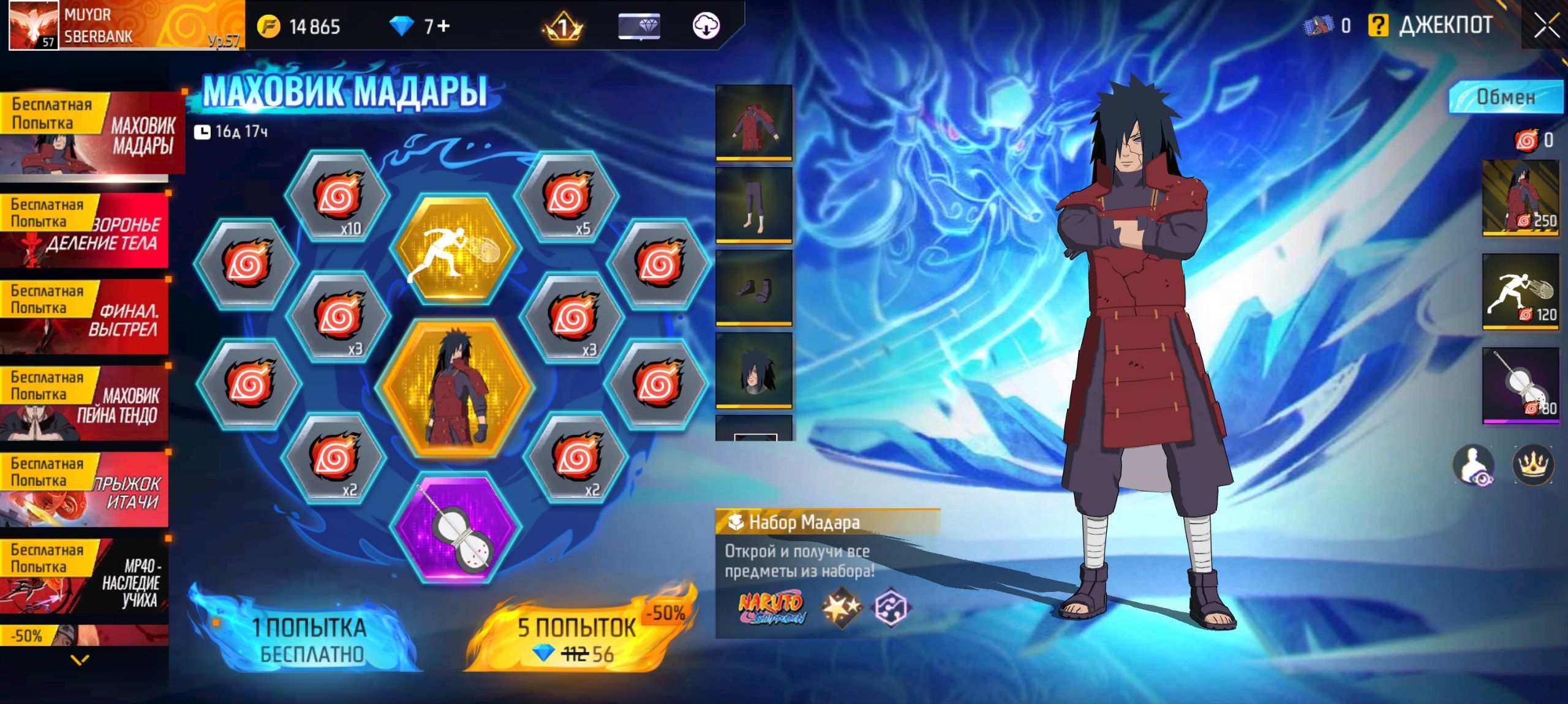This screenshot has width=1568, height=704.
Task: Open the Прыжок Итачи event tab
Action: [x=85, y=490]
